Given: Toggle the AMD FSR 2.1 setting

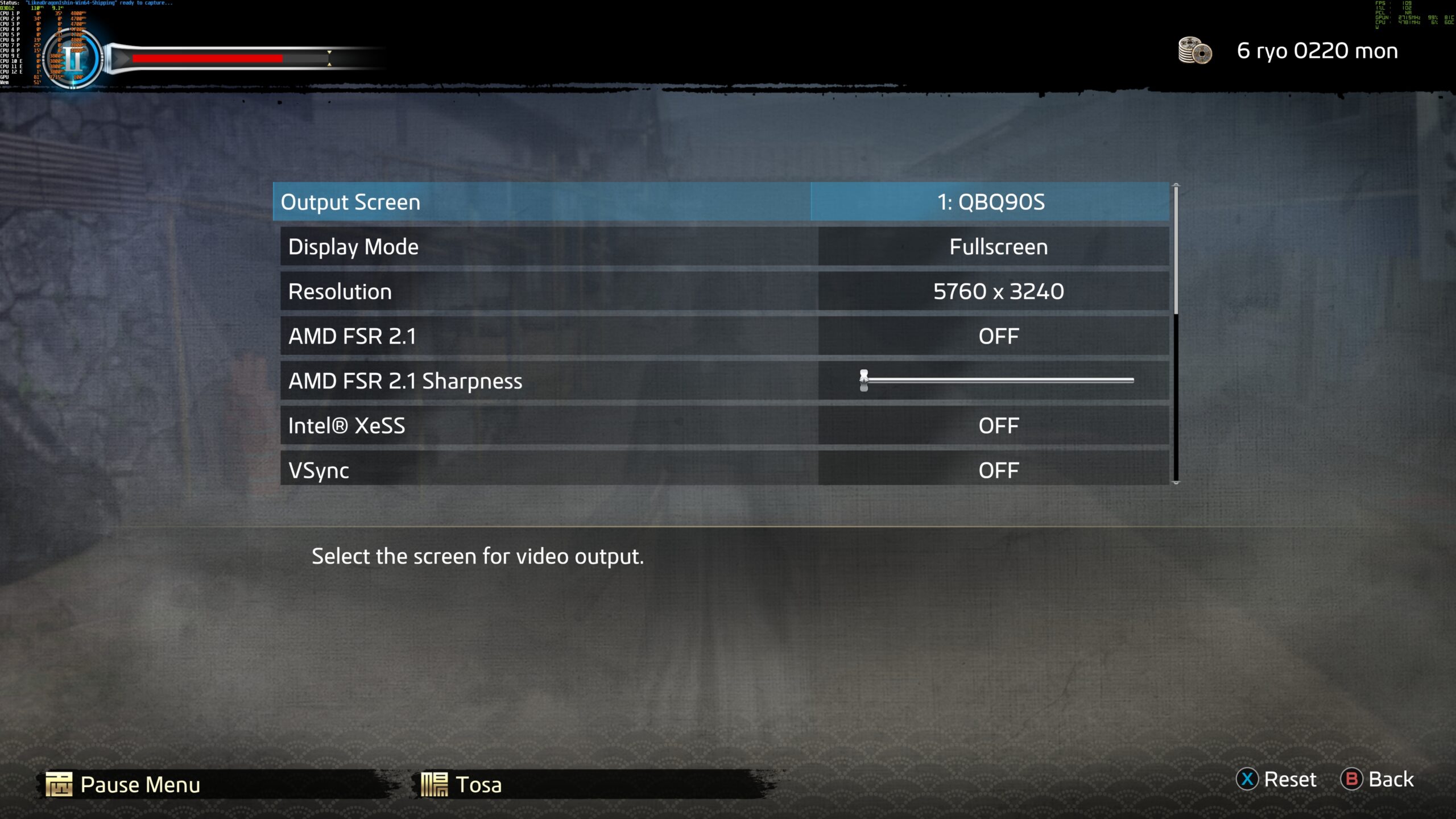Looking at the screenshot, I should [x=998, y=336].
